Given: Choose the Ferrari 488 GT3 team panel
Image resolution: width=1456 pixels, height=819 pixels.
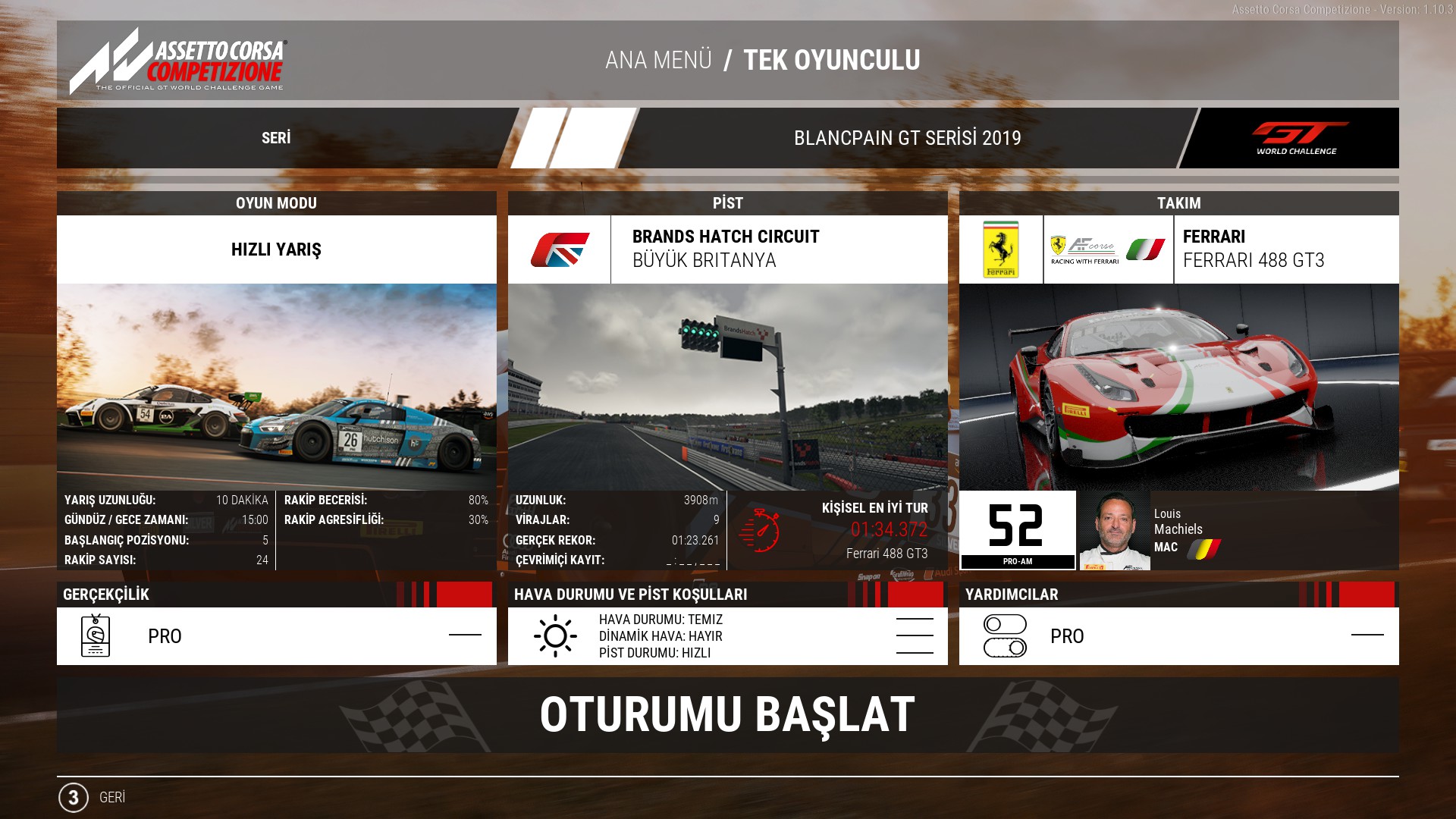Looking at the screenshot, I should point(1253,249).
